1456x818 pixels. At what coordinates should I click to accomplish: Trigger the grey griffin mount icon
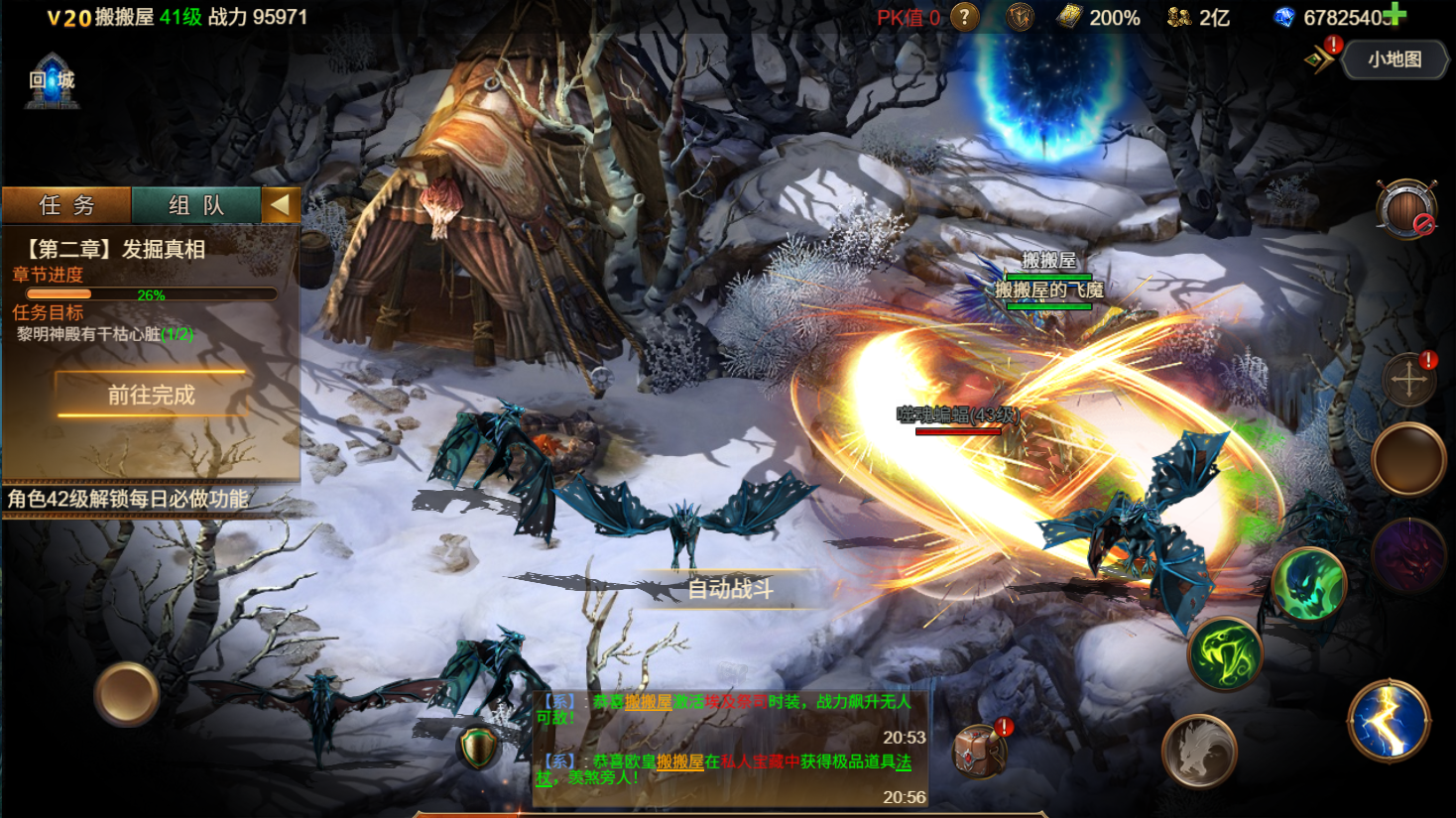click(x=1199, y=752)
